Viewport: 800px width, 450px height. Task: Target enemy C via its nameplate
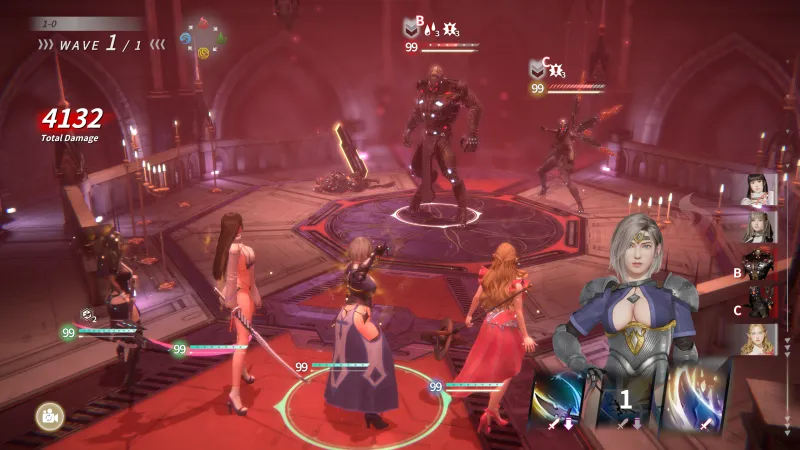click(567, 76)
